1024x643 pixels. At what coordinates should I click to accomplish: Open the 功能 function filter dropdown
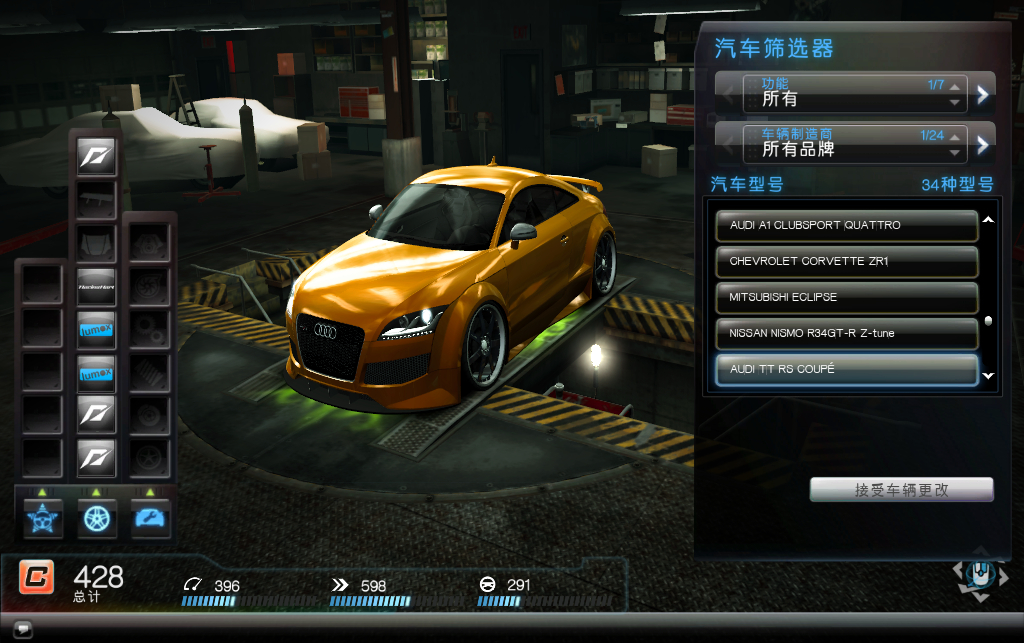[854, 93]
